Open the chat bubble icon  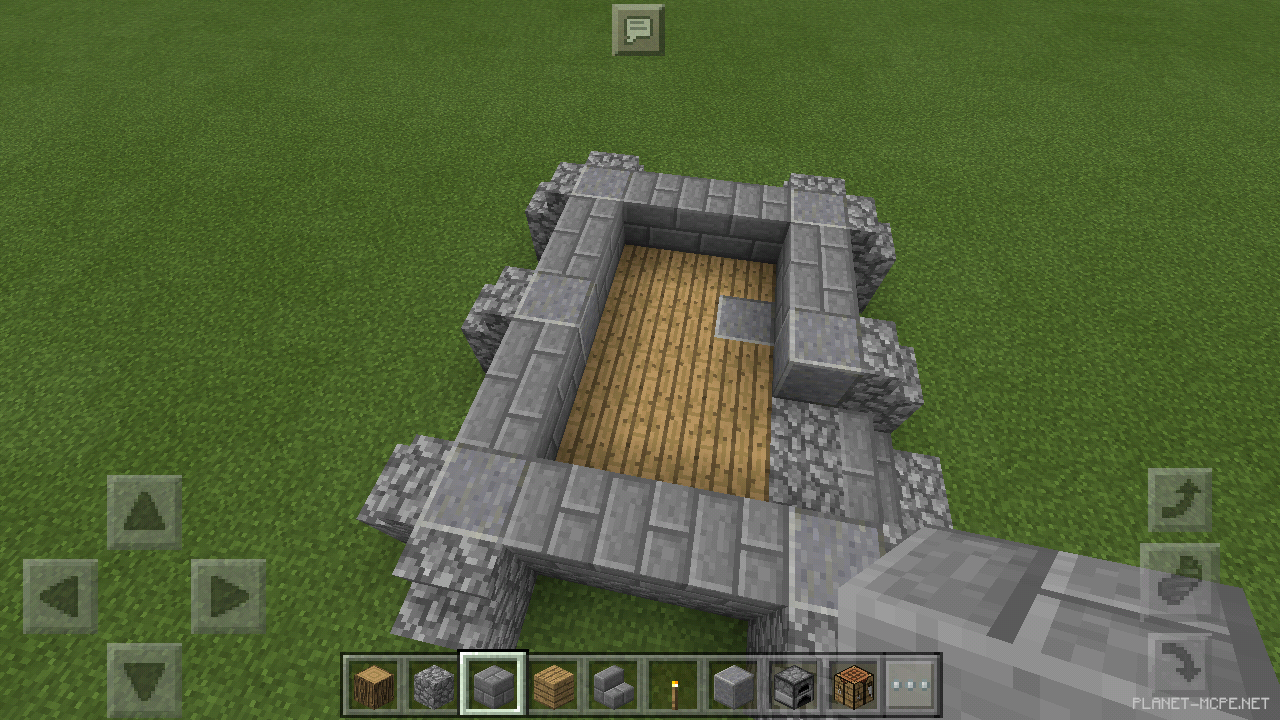click(x=637, y=30)
